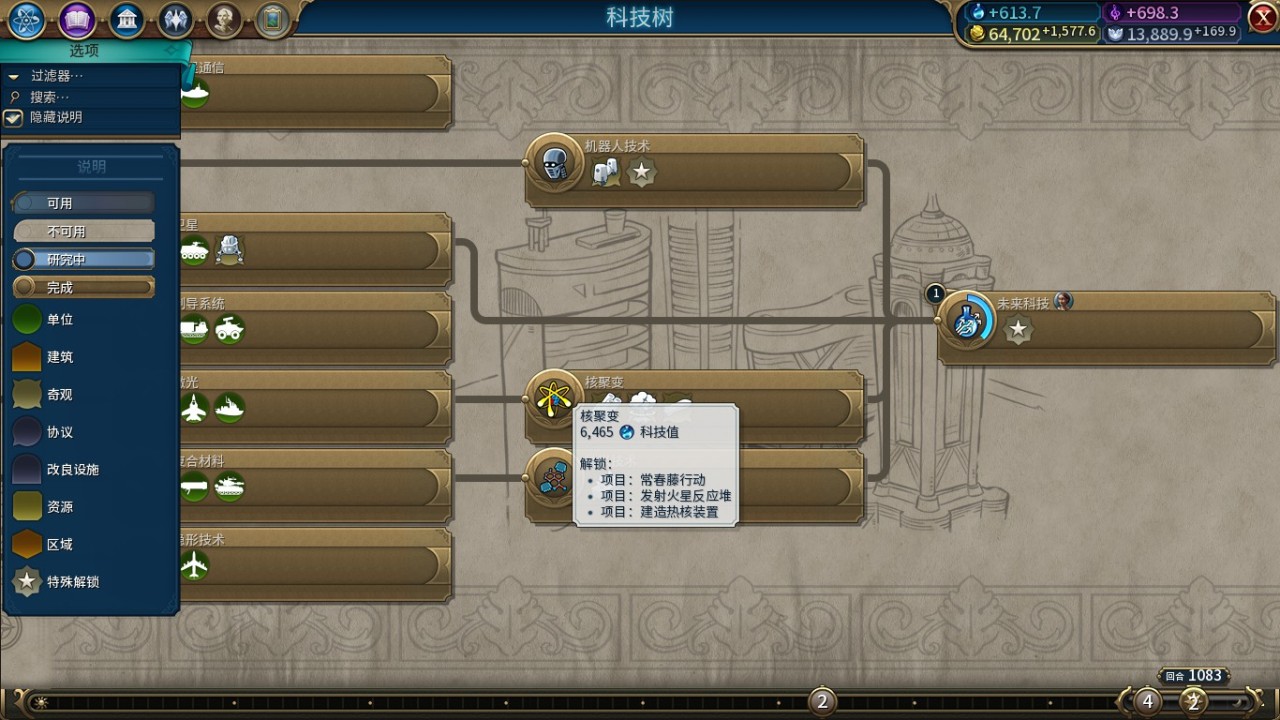Close the tech tree with the red X
The width and height of the screenshot is (1280, 720).
coord(1261,17)
